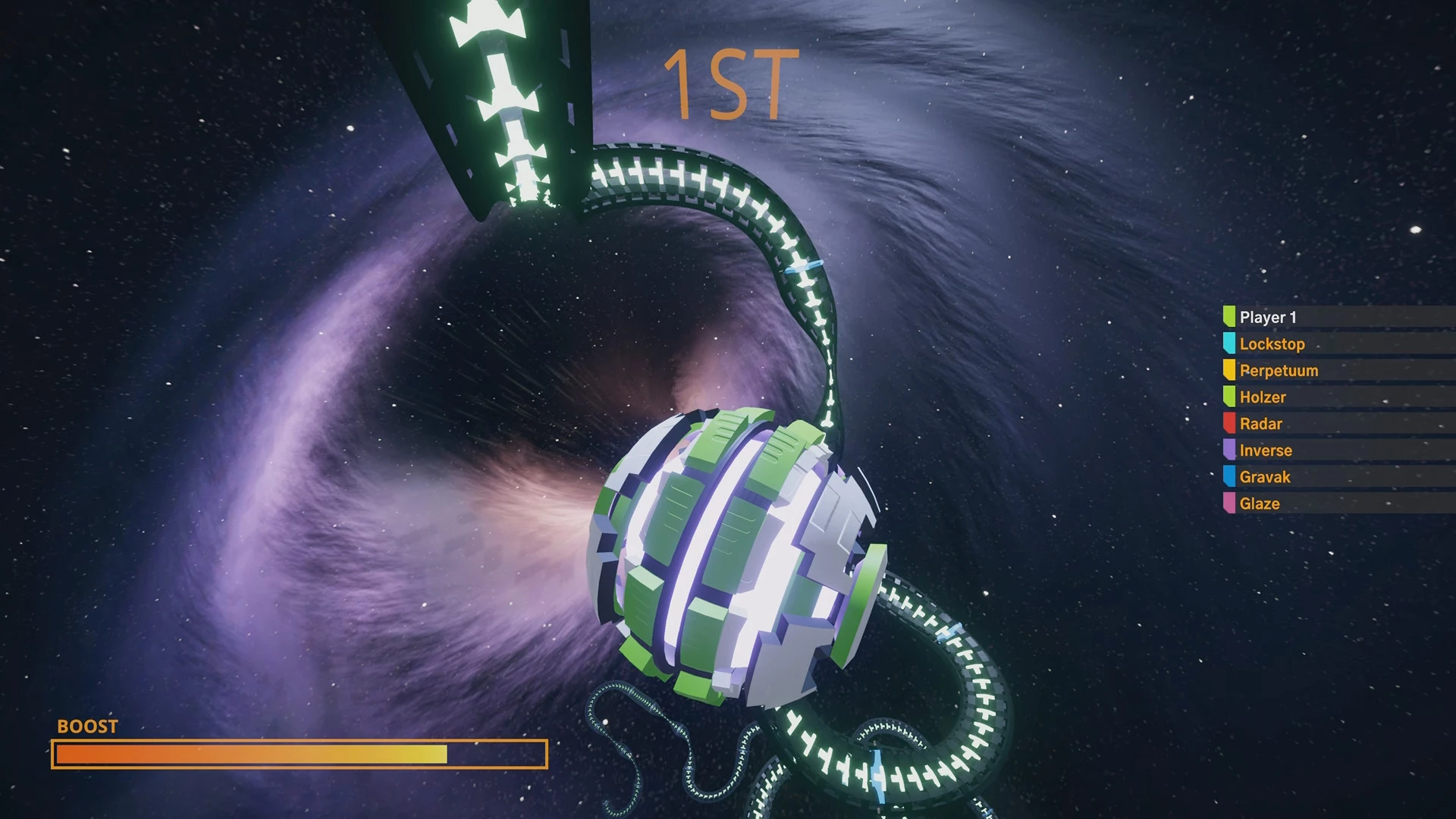Screen dimensions: 1456x819
Task: Select Gravak on the leaderboard
Action: click(1265, 476)
